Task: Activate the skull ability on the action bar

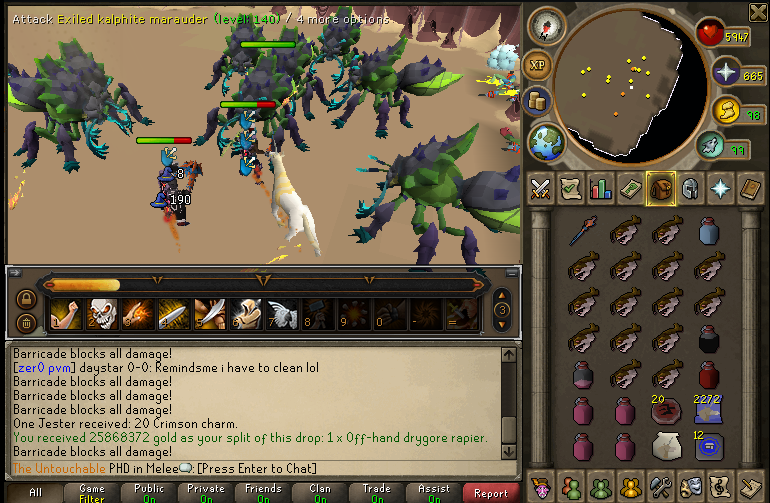Action: (x=101, y=314)
